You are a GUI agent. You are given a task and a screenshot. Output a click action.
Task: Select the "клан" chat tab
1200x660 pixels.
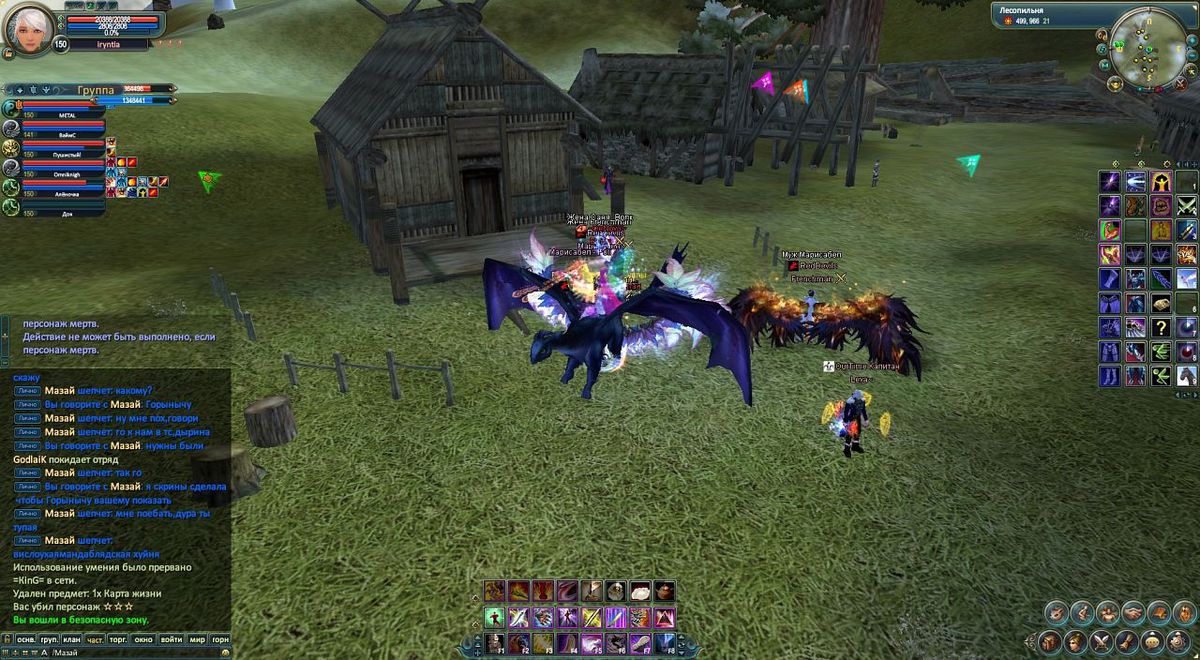(72, 638)
